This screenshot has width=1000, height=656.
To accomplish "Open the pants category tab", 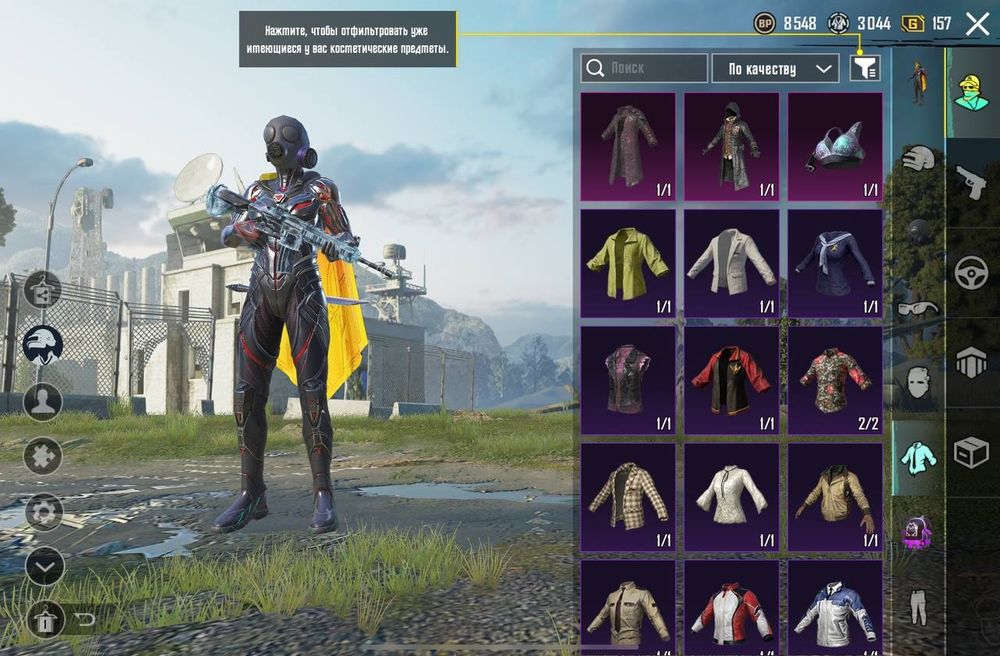I will tap(918, 606).
